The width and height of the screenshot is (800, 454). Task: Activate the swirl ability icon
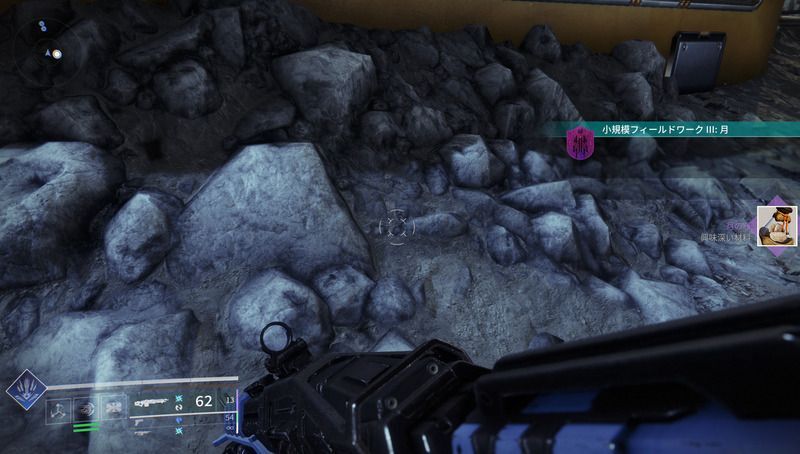(87, 410)
